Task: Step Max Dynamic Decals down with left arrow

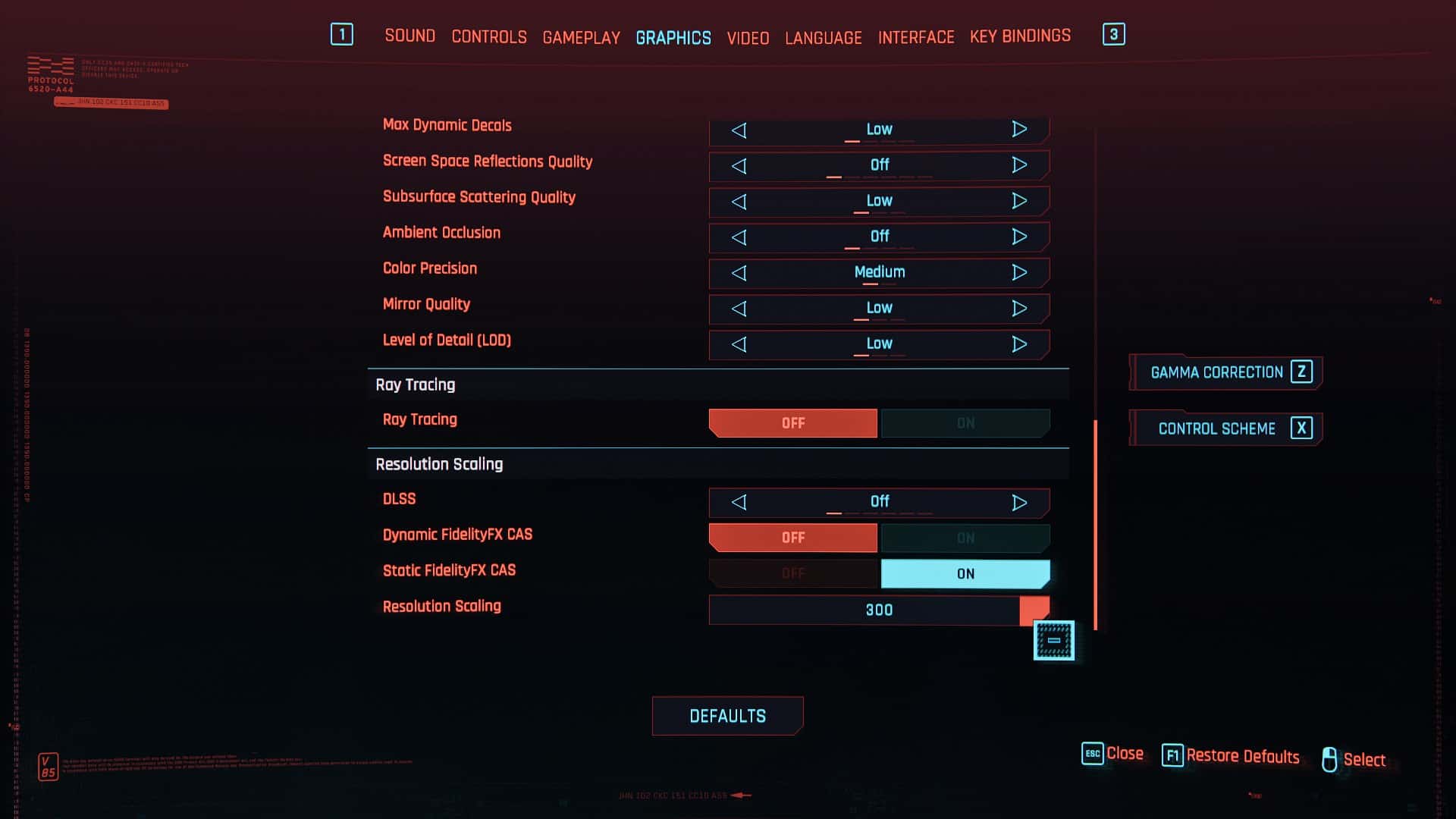Action: click(x=739, y=130)
